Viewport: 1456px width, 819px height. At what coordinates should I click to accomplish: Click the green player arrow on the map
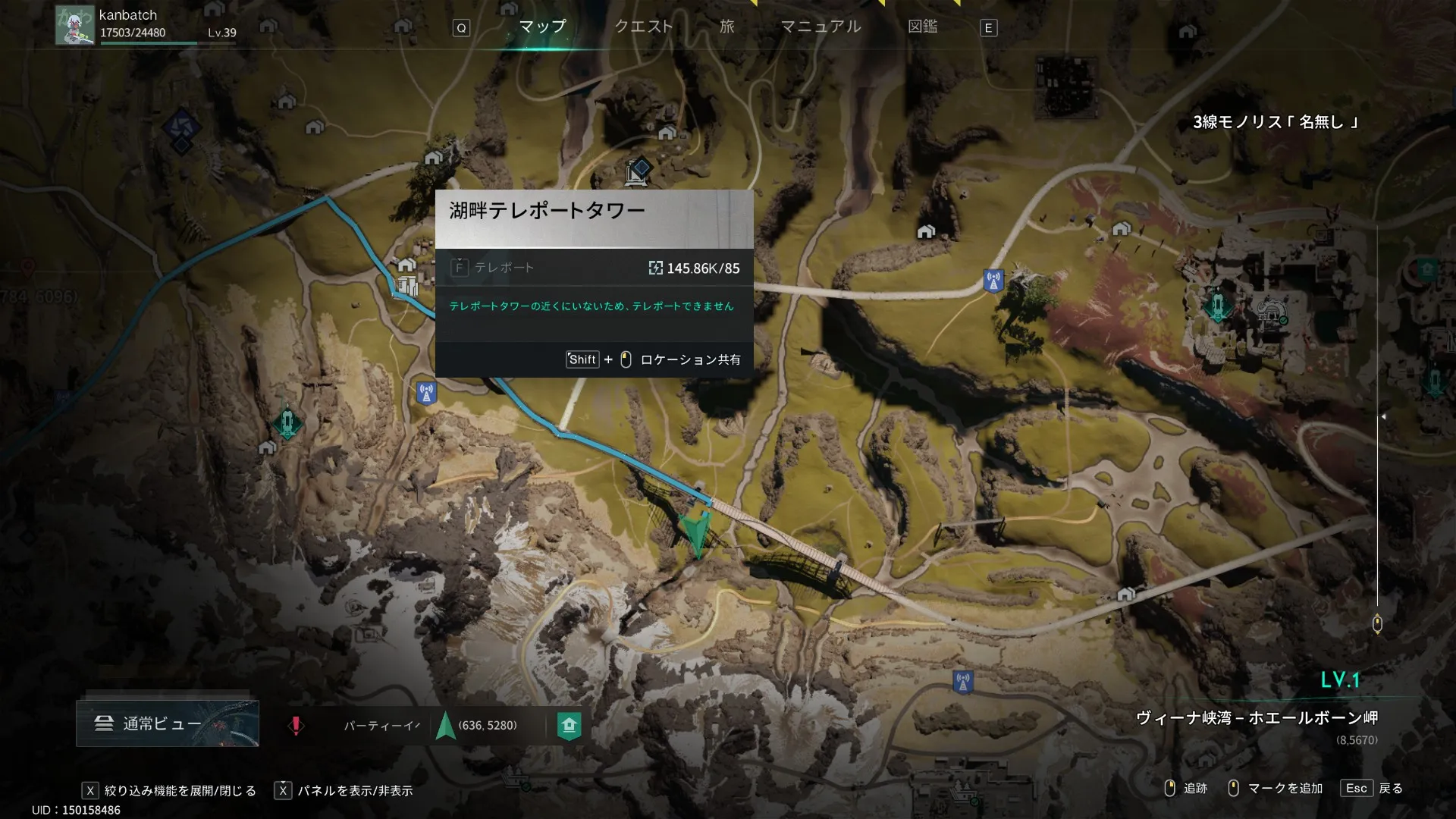pos(697,533)
